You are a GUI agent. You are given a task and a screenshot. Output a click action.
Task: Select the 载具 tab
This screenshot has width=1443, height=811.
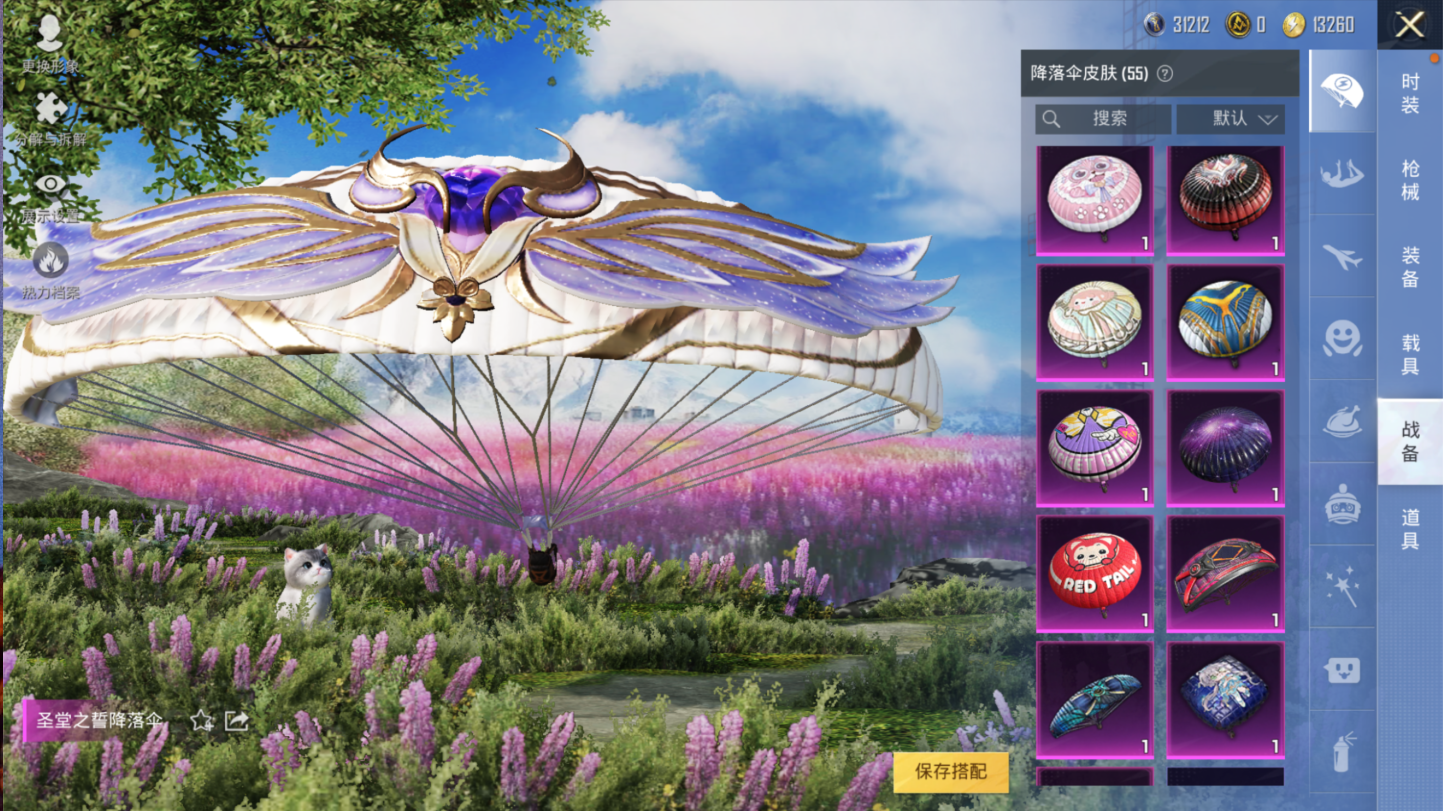click(x=1410, y=355)
